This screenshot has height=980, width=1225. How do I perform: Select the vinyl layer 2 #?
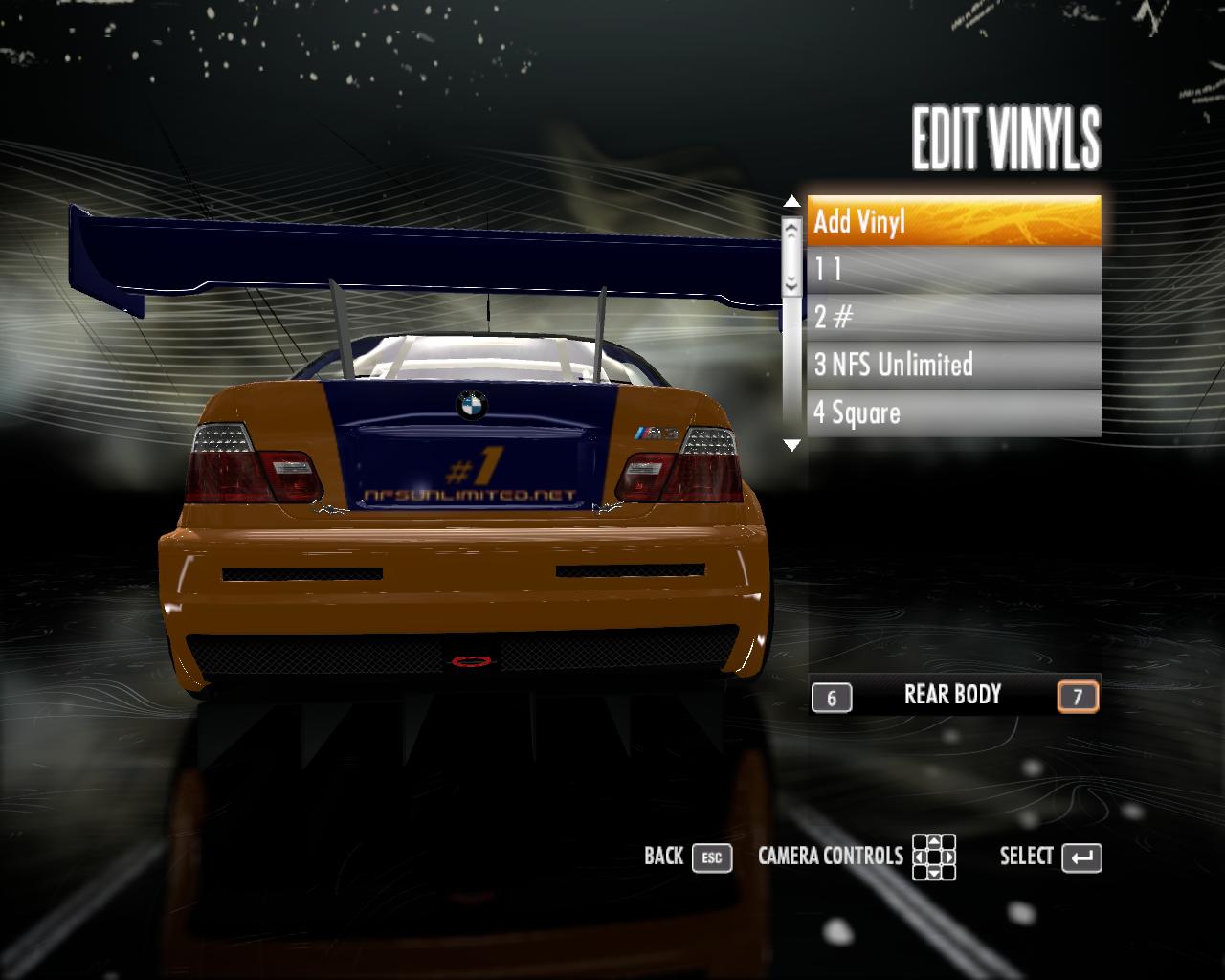[x=953, y=318]
